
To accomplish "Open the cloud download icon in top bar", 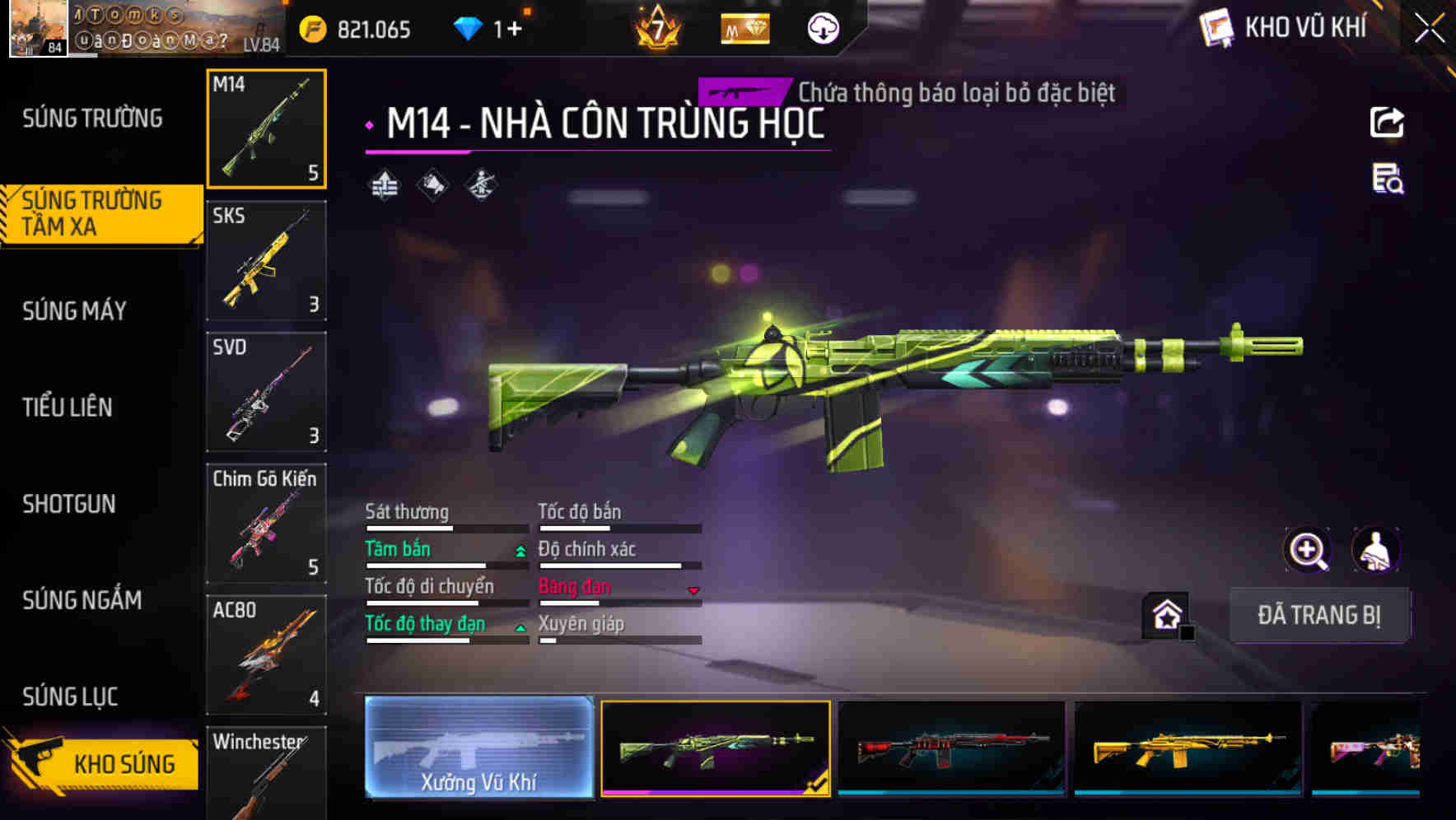I will [x=822, y=28].
